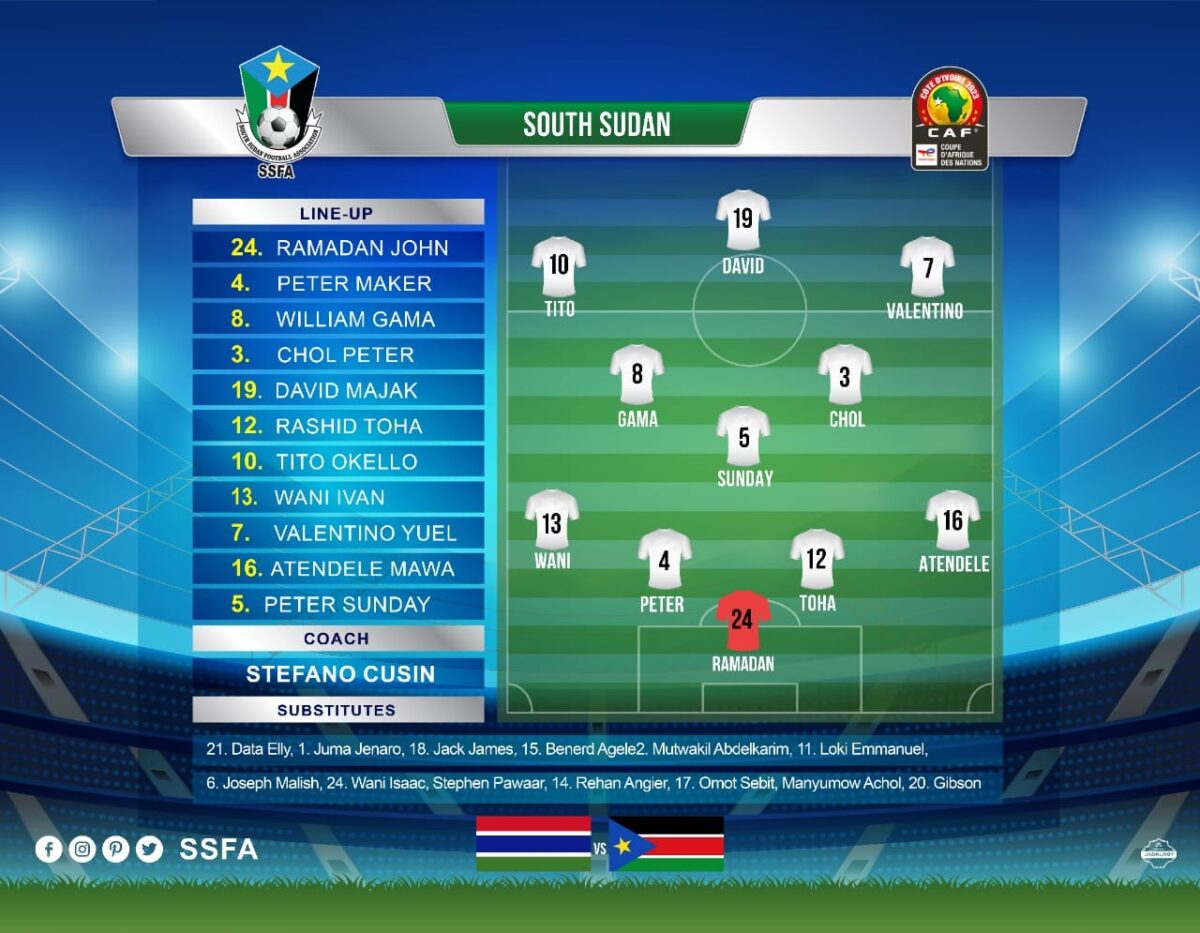This screenshot has width=1200, height=933.
Task: Select William Gama in the line-up list
Action: [x=338, y=320]
